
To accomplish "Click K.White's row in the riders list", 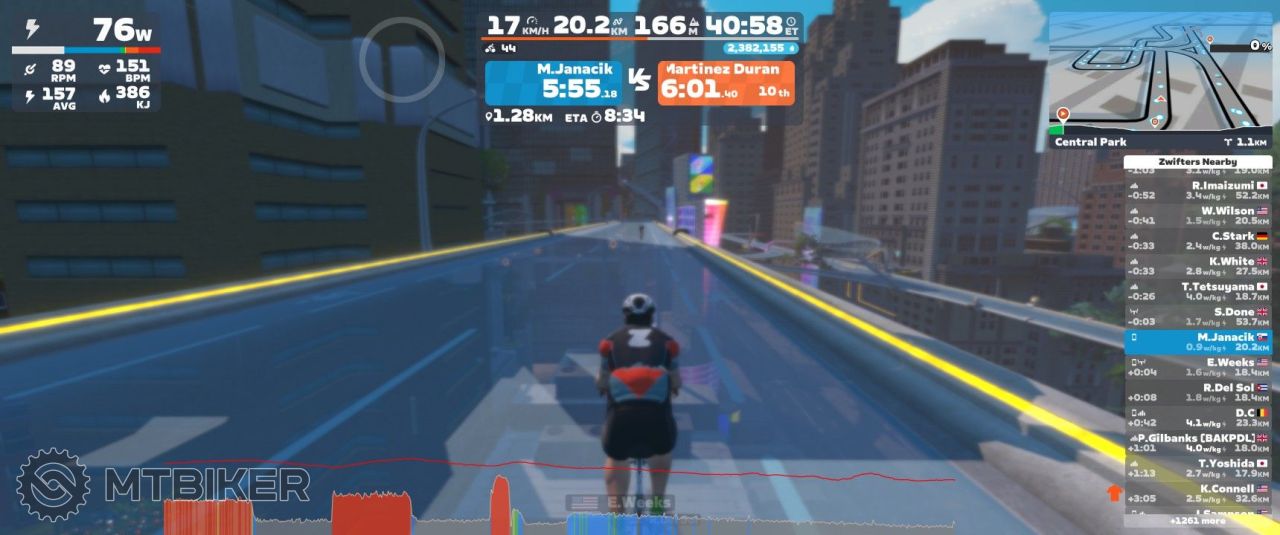I will [x=1198, y=266].
